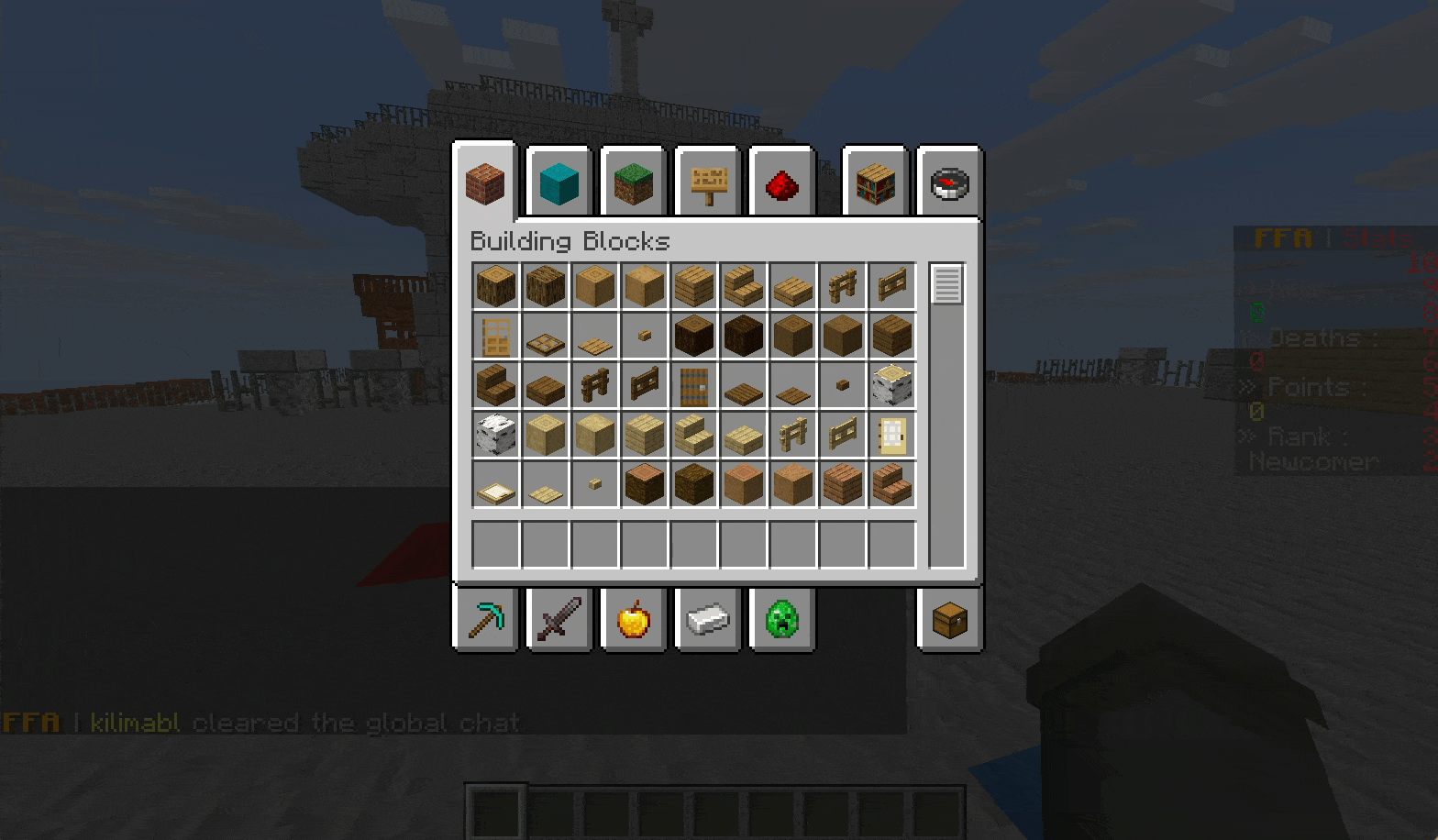Open the oak sign Functional Blocks tab
The image size is (1438, 840).
pos(708,183)
